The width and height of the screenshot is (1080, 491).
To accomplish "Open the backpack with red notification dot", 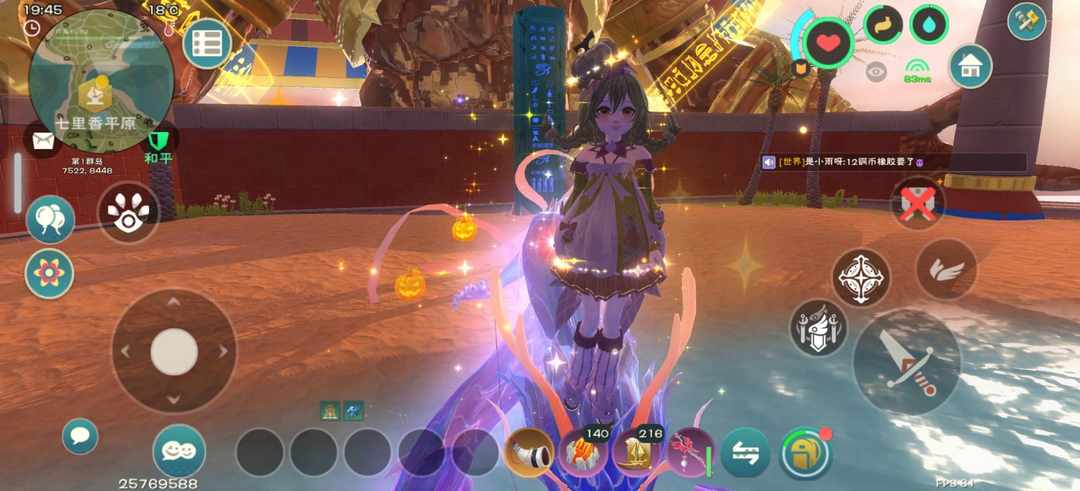I will 805,453.
